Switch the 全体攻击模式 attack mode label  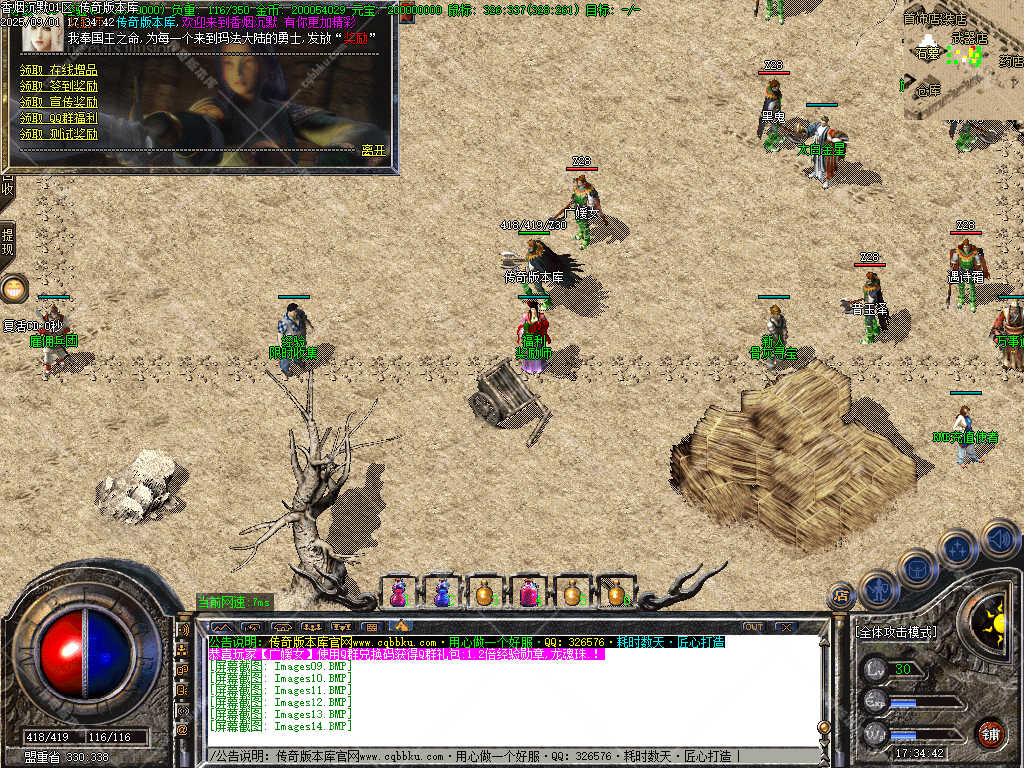pos(896,633)
